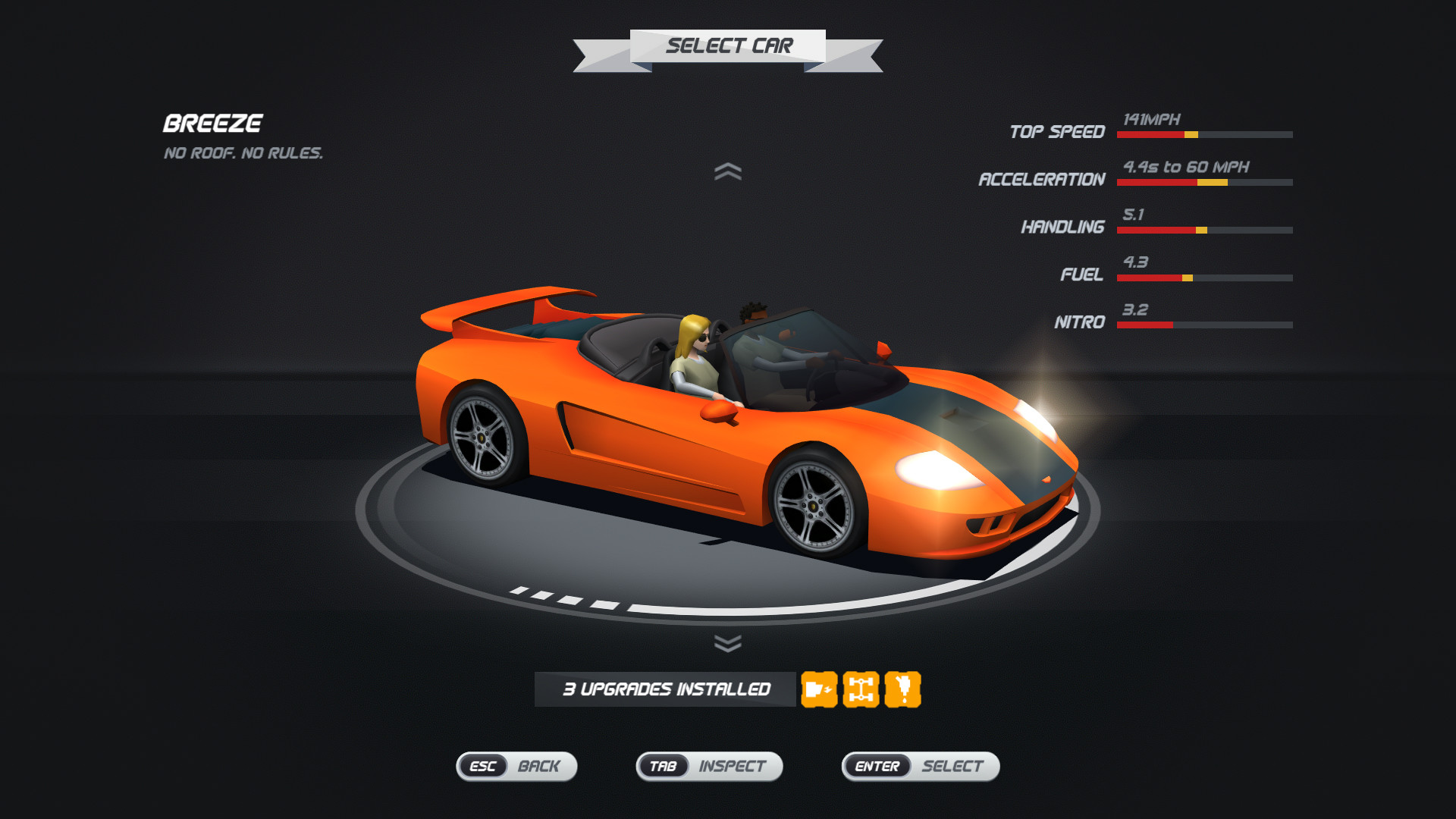Click the SELECT CAR banner ribbon
Viewport: 1456px width, 819px height.
(x=730, y=45)
